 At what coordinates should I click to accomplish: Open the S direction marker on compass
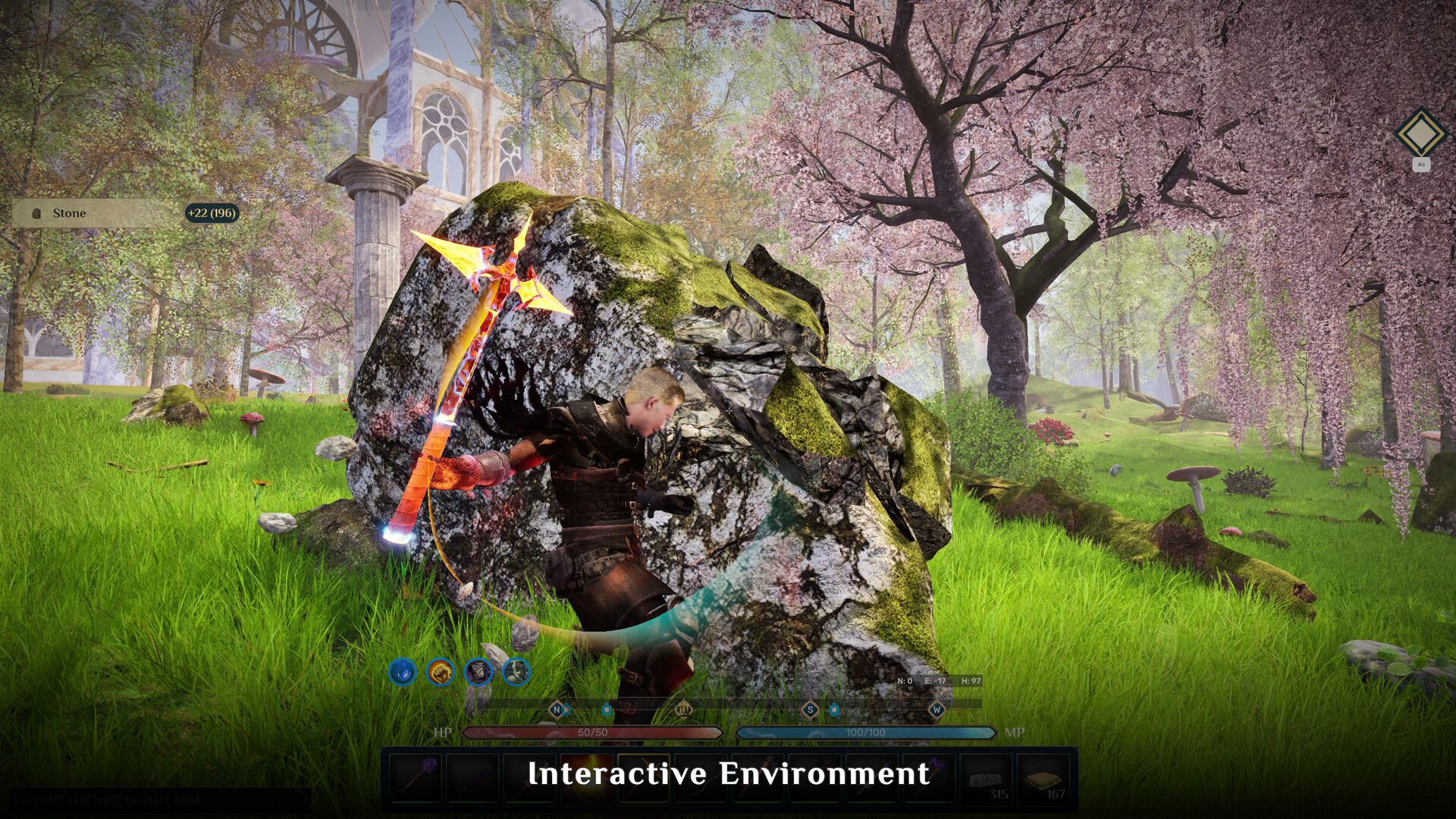point(809,708)
